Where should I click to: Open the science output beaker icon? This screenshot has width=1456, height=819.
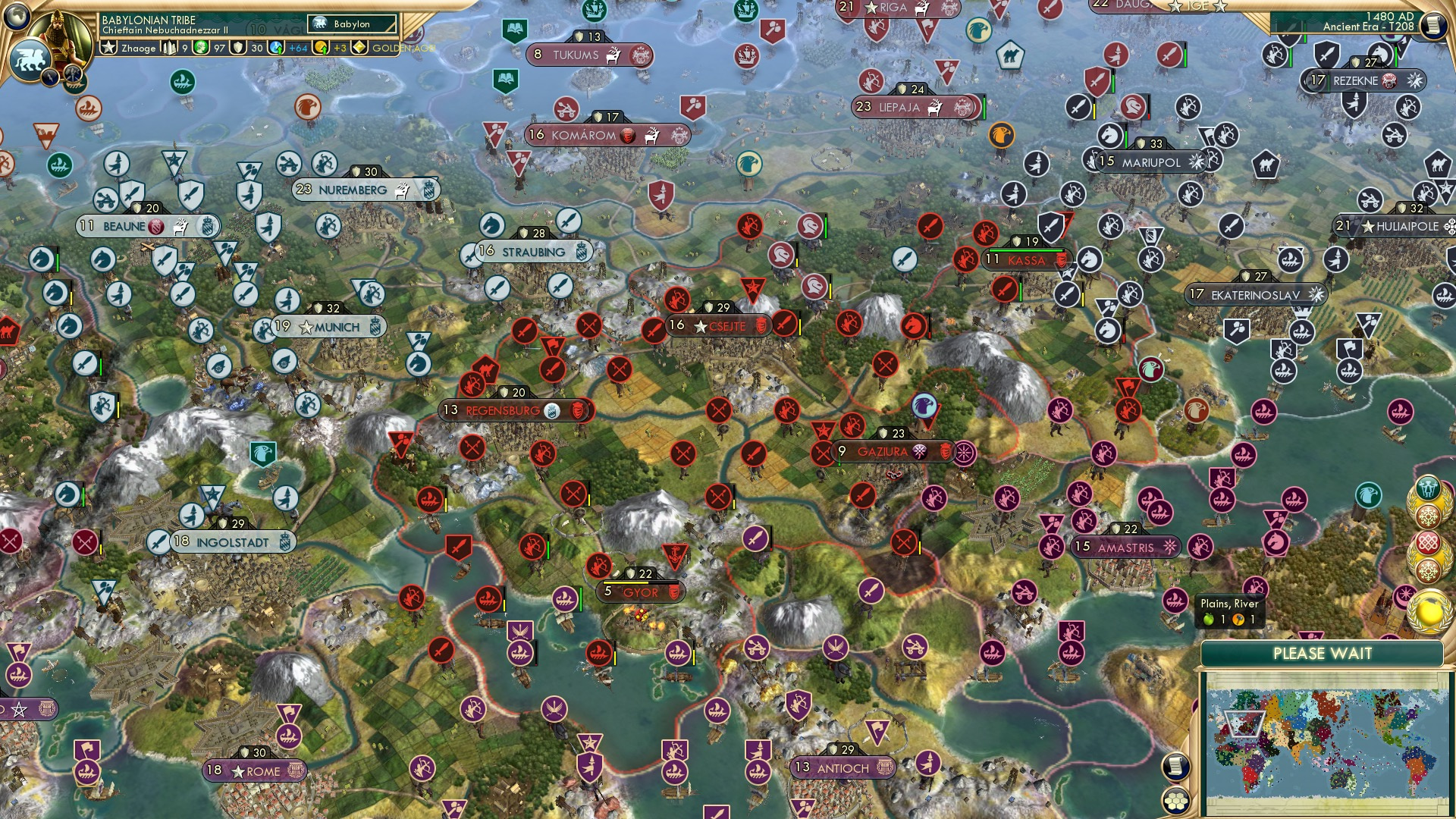pos(276,48)
